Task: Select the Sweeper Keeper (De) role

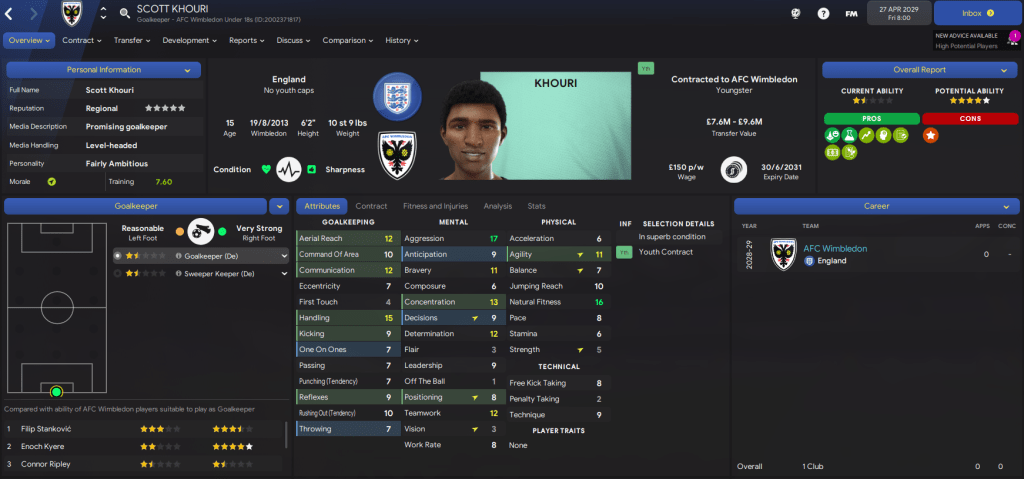Action: coord(231,272)
